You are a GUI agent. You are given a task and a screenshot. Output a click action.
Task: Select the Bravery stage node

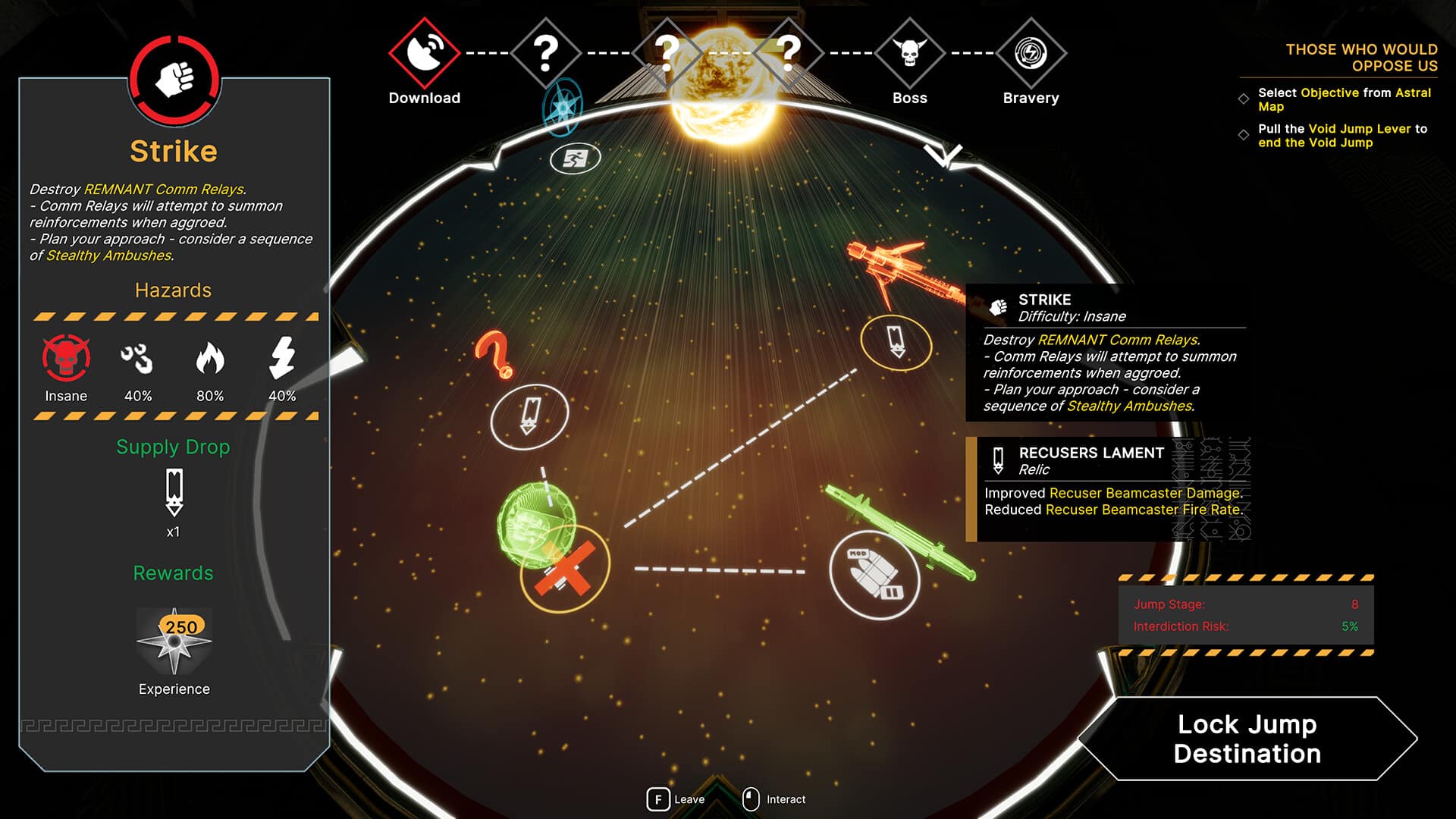(1031, 53)
